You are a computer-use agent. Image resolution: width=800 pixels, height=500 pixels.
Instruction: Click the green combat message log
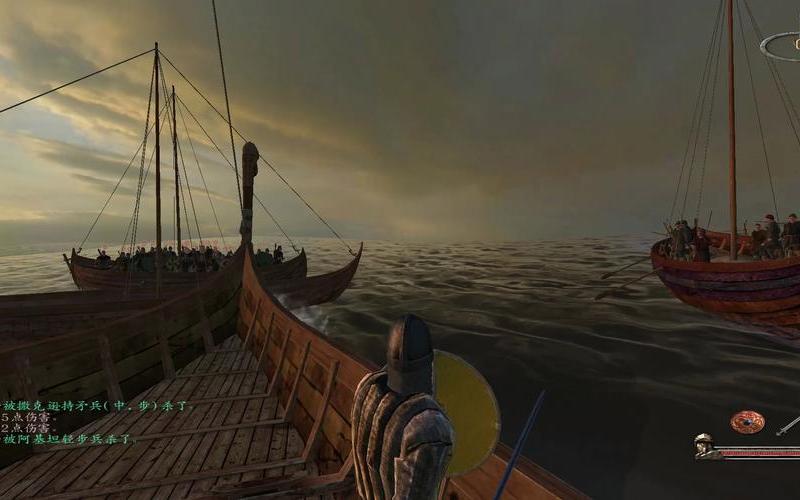pos(67,421)
